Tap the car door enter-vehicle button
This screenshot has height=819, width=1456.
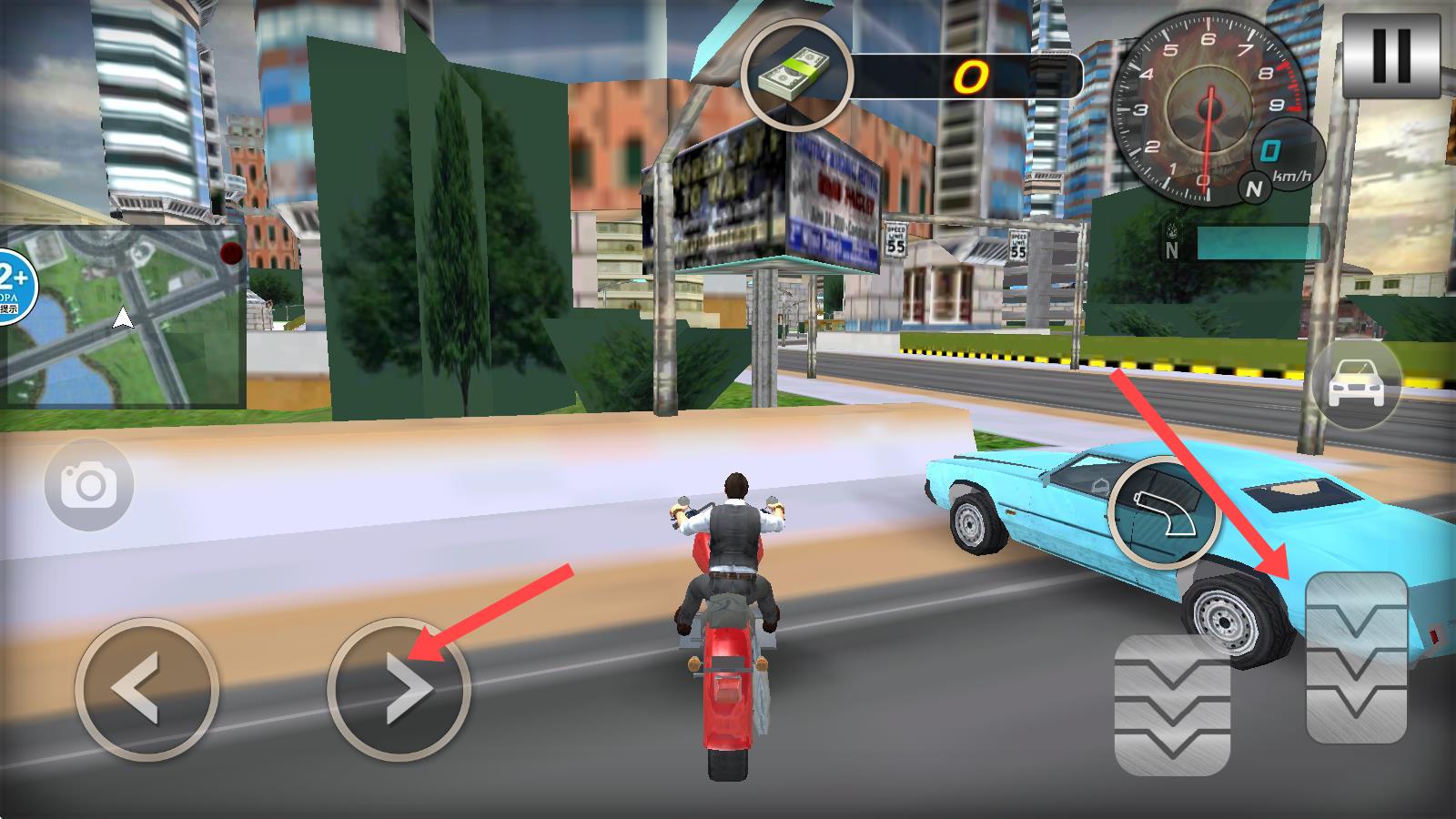[1166, 511]
